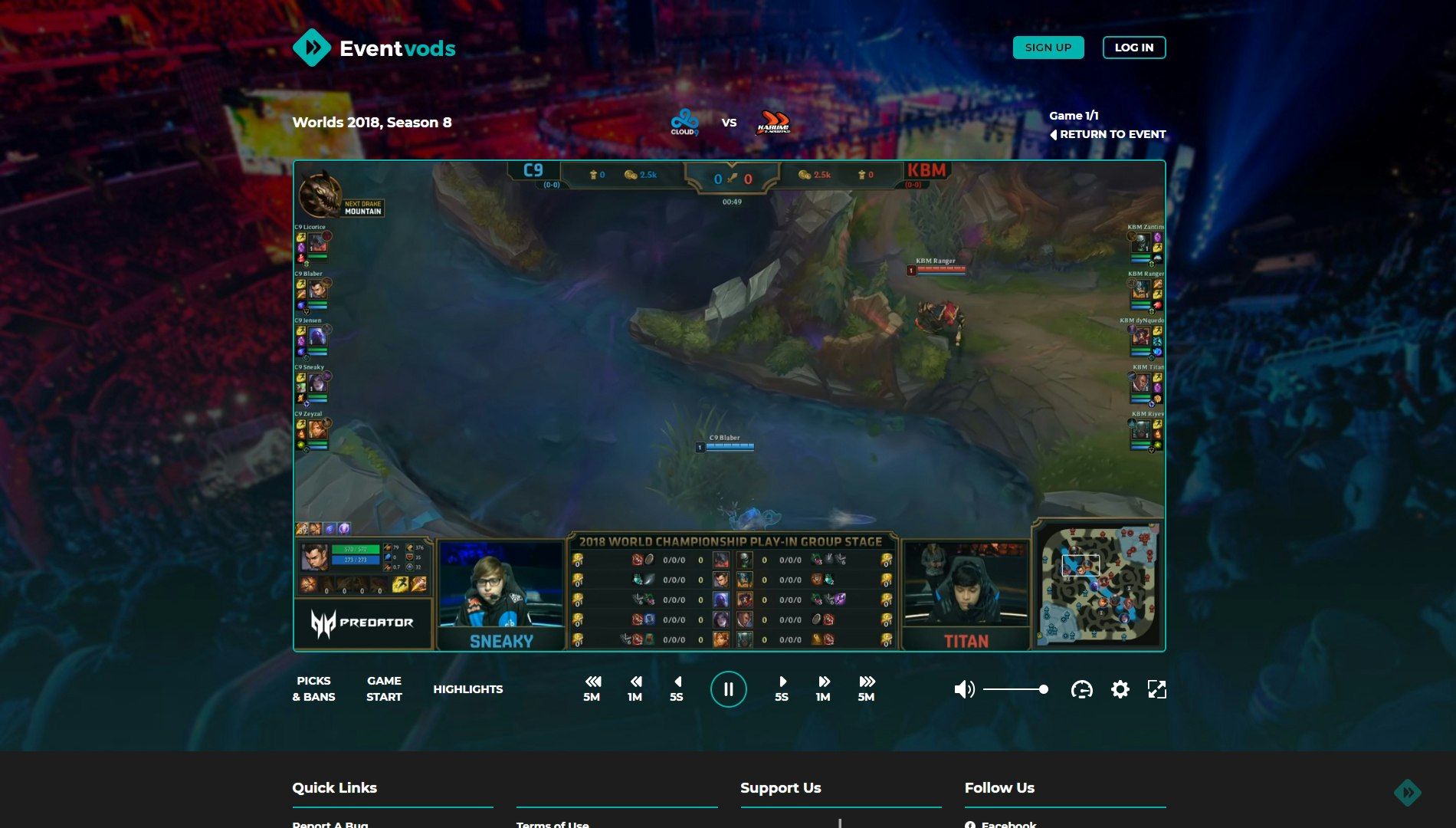Open the LOG IN page
The image size is (1456, 828).
click(1133, 47)
